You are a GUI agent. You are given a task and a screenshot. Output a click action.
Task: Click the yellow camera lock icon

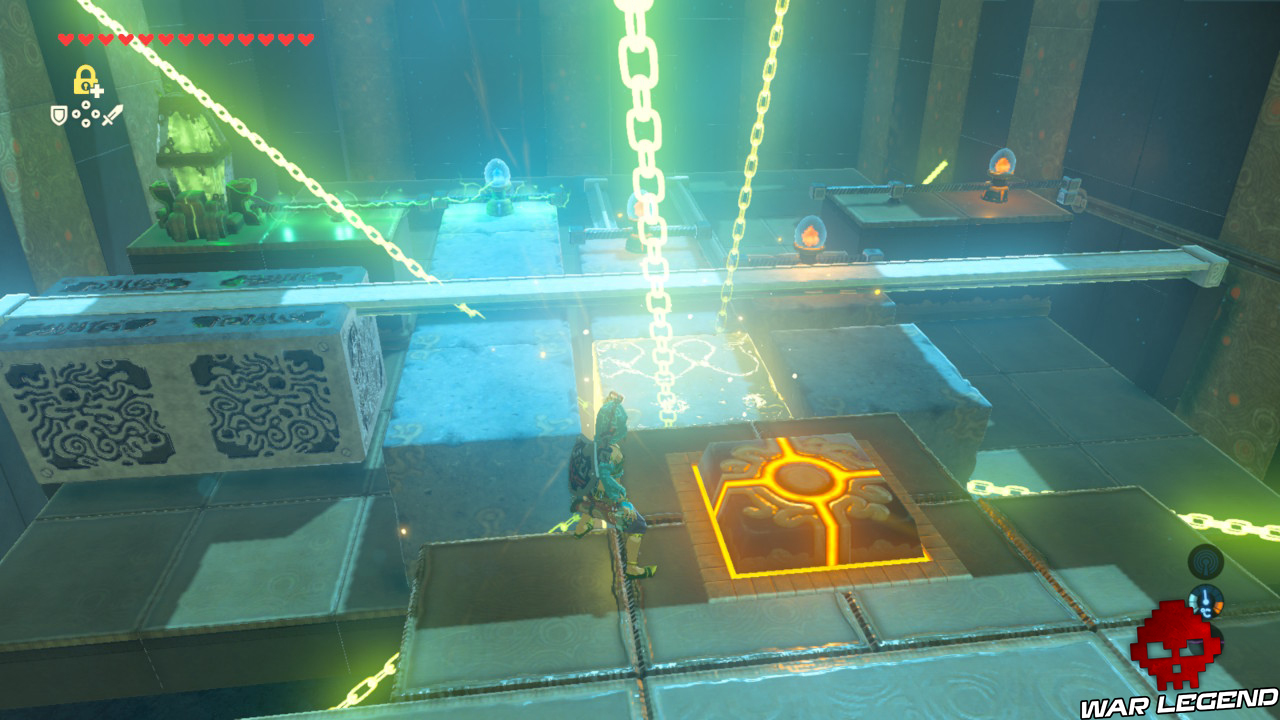[85, 80]
